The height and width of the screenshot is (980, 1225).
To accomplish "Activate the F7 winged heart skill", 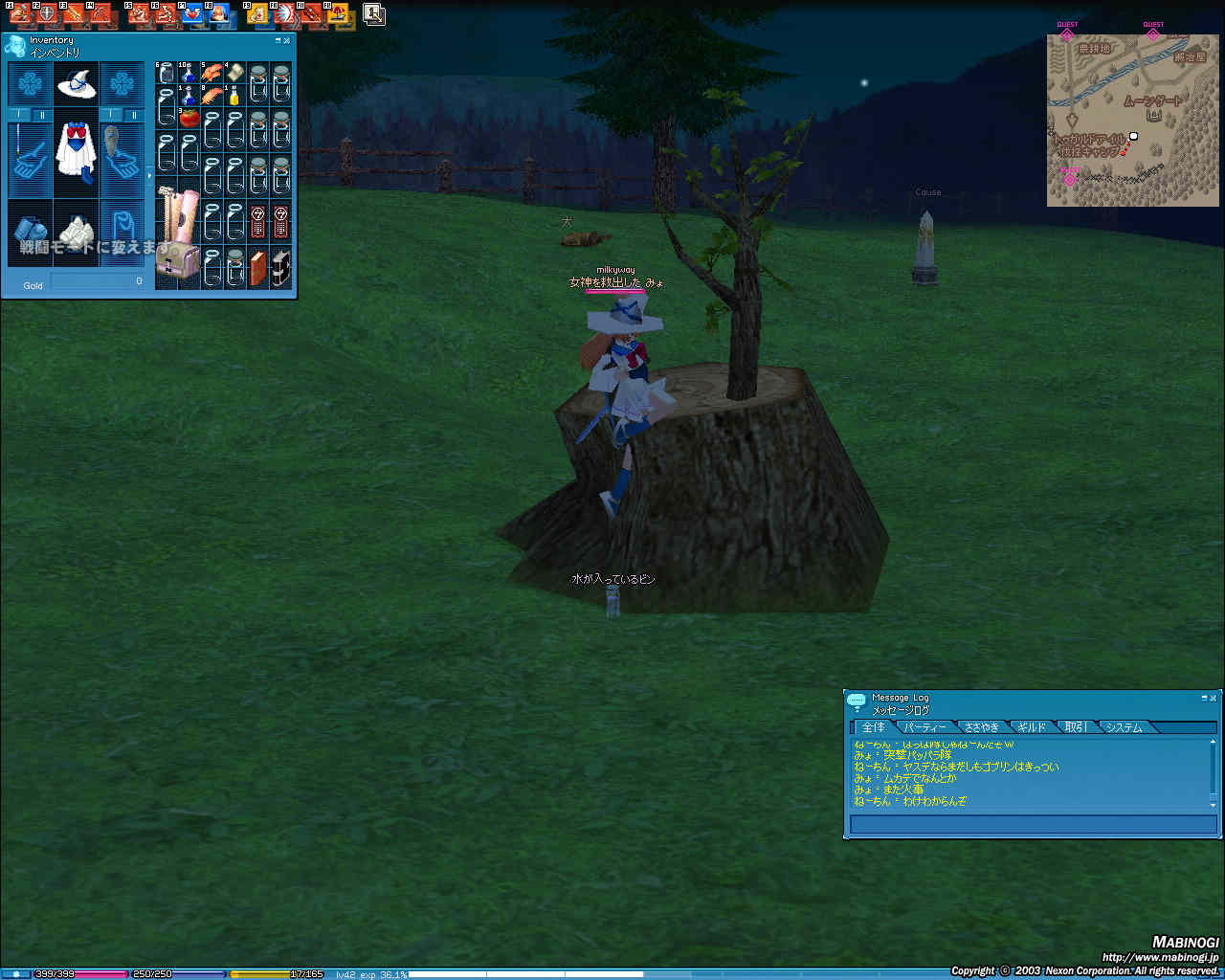I will coord(193,14).
